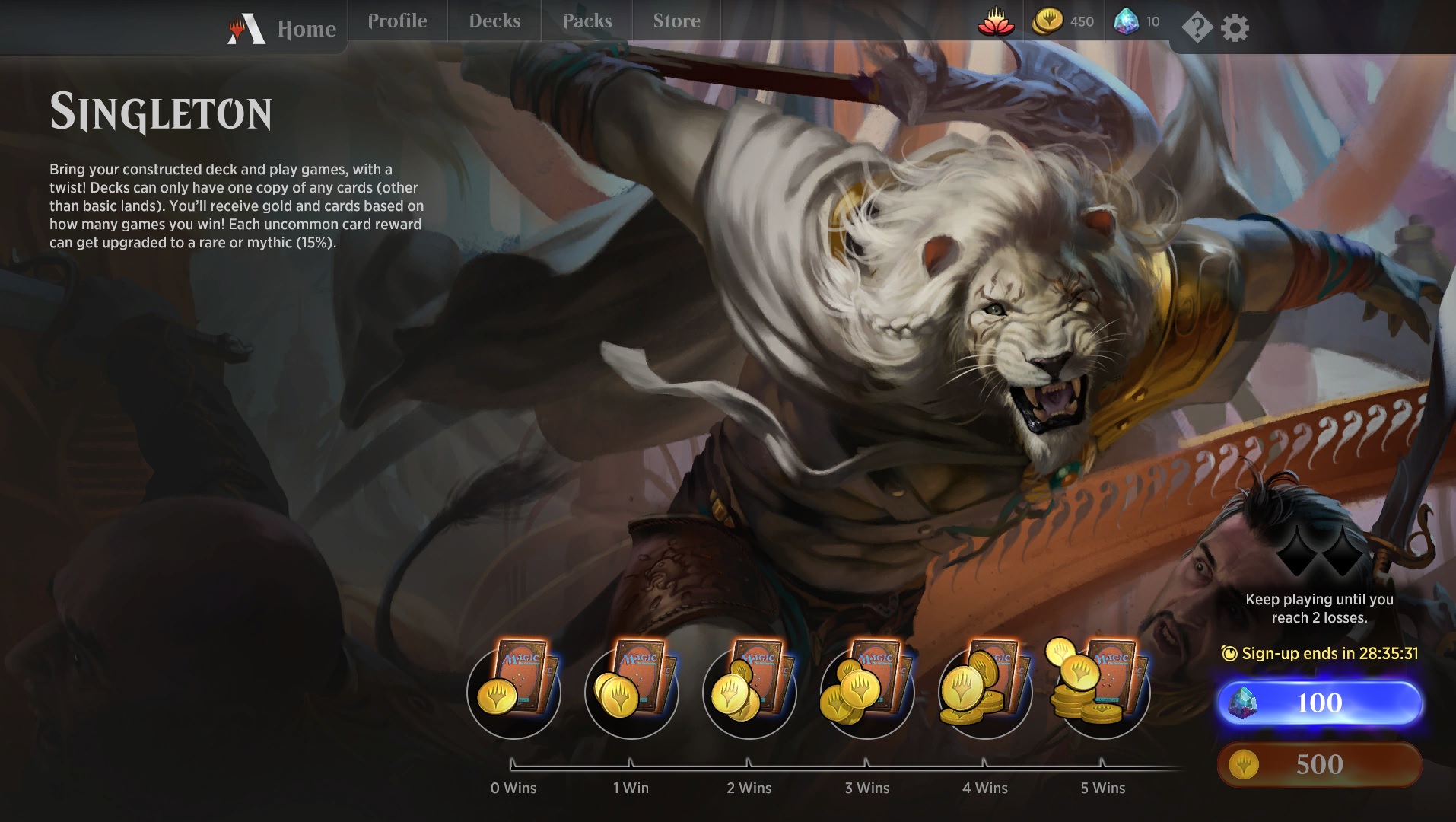Click the red lotus mastery icon
This screenshot has height=822, width=1456.
(x=996, y=22)
